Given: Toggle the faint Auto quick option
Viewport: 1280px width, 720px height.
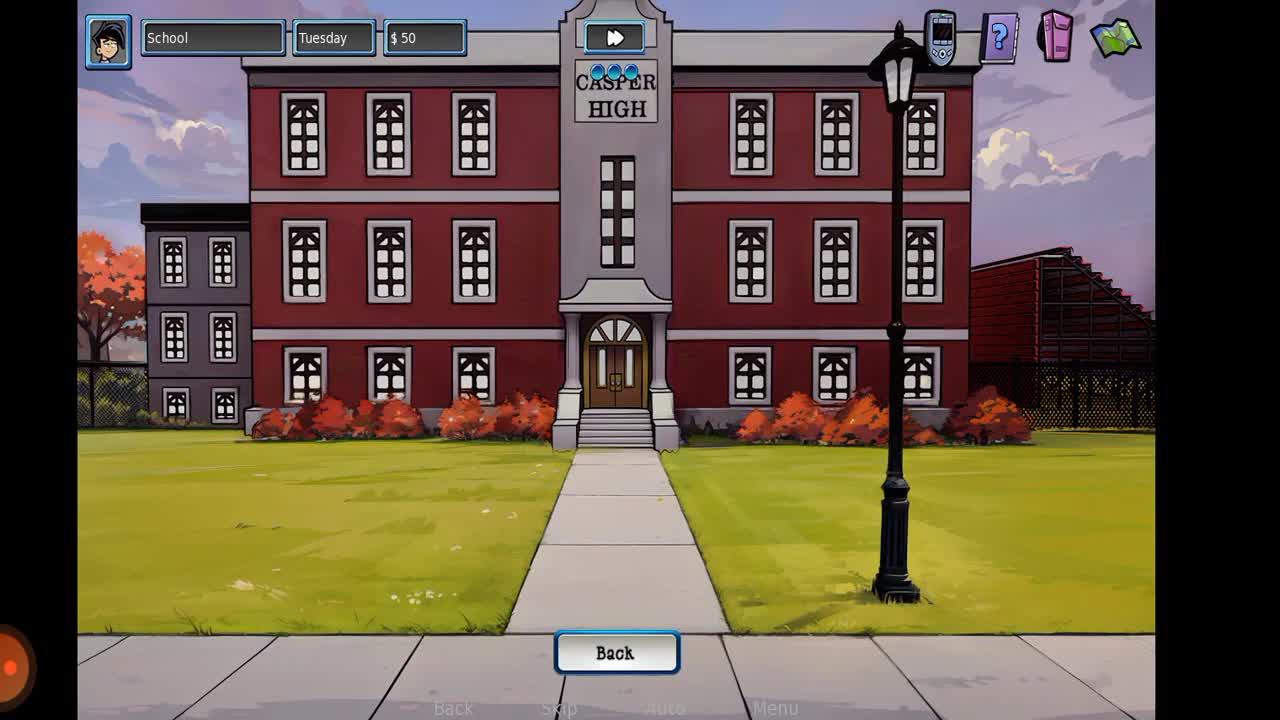Looking at the screenshot, I should tap(665, 709).
